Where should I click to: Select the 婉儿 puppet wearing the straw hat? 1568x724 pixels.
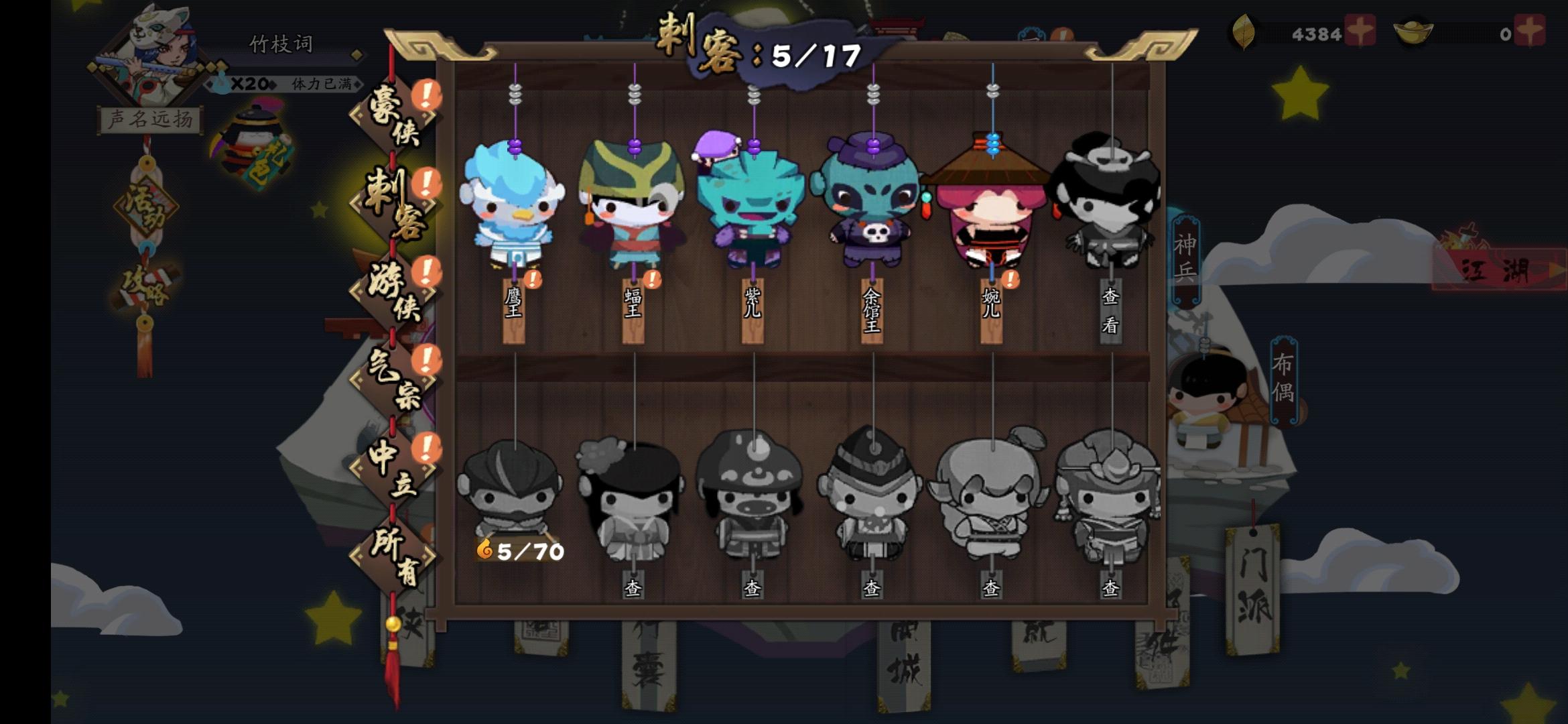(x=992, y=215)
